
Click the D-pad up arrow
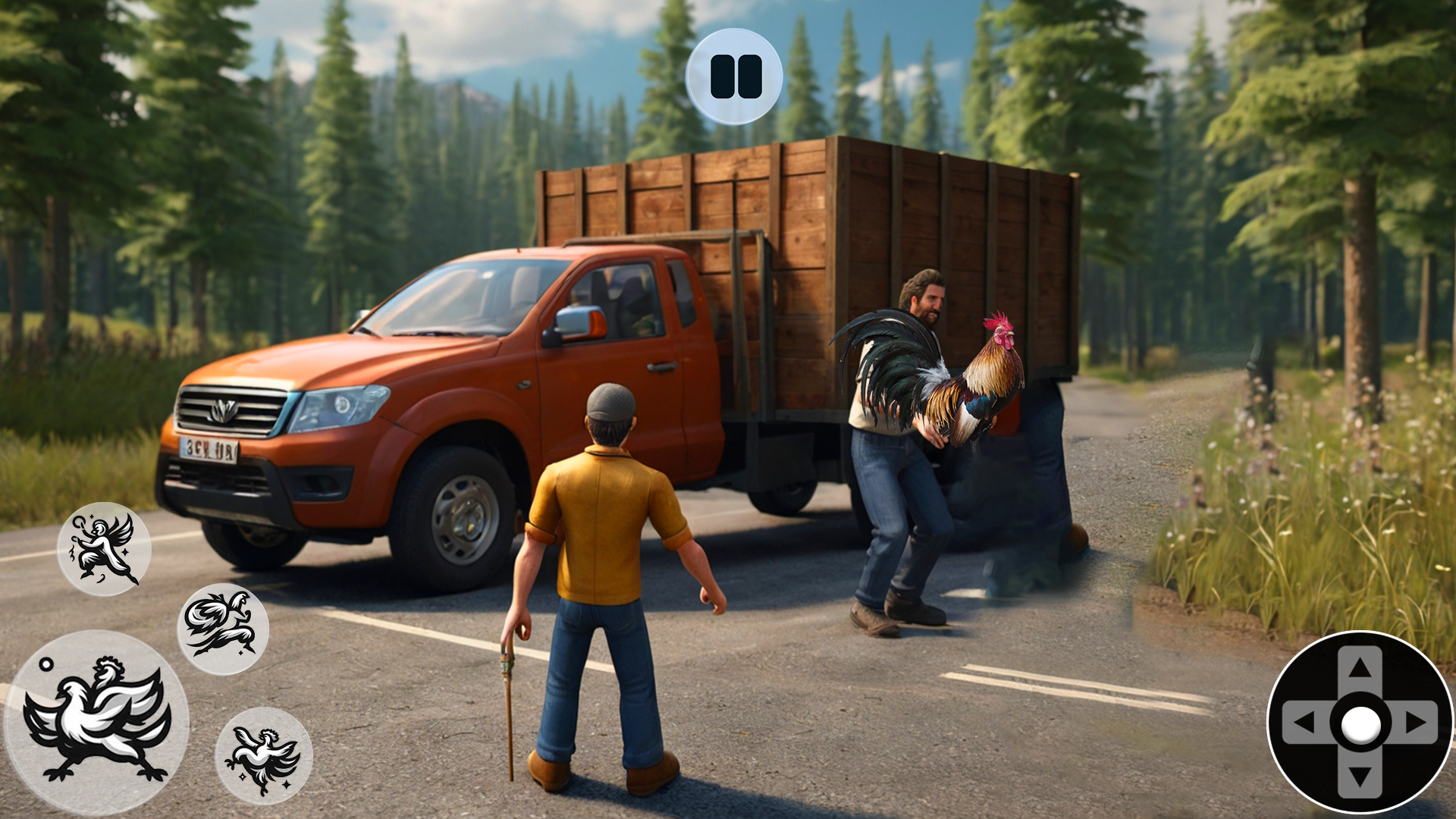coord(1360,667)
